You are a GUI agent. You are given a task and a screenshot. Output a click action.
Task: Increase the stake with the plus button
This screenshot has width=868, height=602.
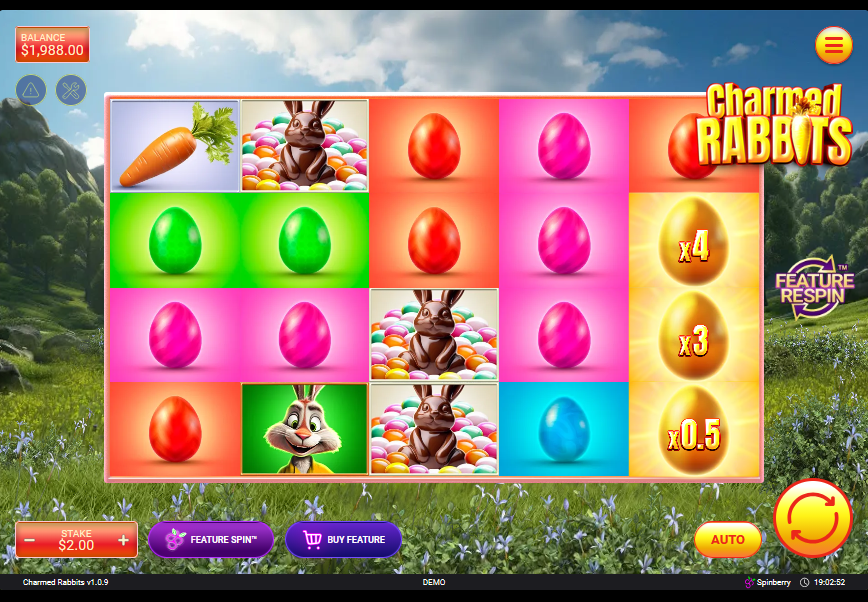coord(124,540)
